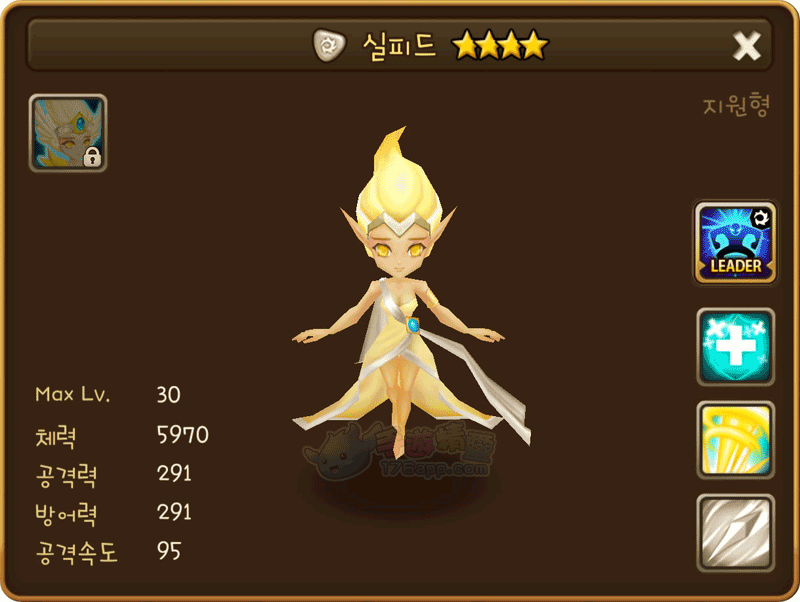Select the locked awakened form portrait
The width and height of the screenshot is (800, 602).
(68, 133)
